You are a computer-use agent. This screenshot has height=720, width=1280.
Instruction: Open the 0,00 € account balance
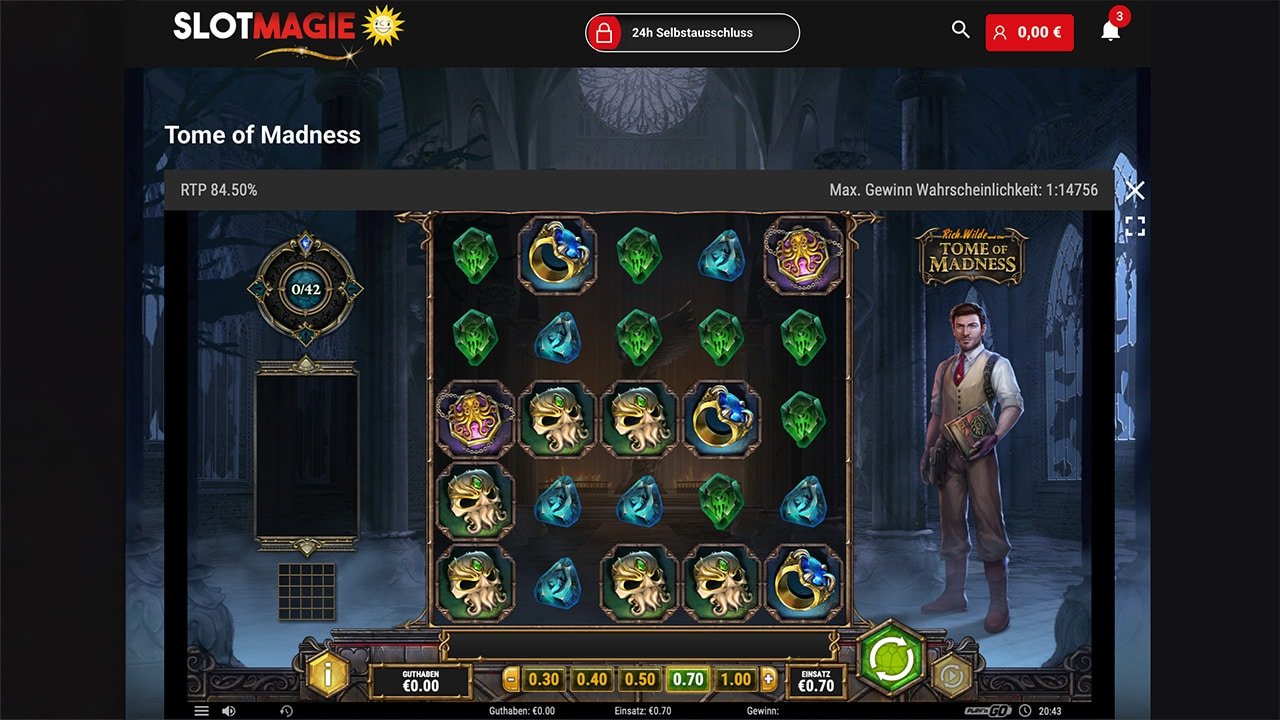[1030, 31]
